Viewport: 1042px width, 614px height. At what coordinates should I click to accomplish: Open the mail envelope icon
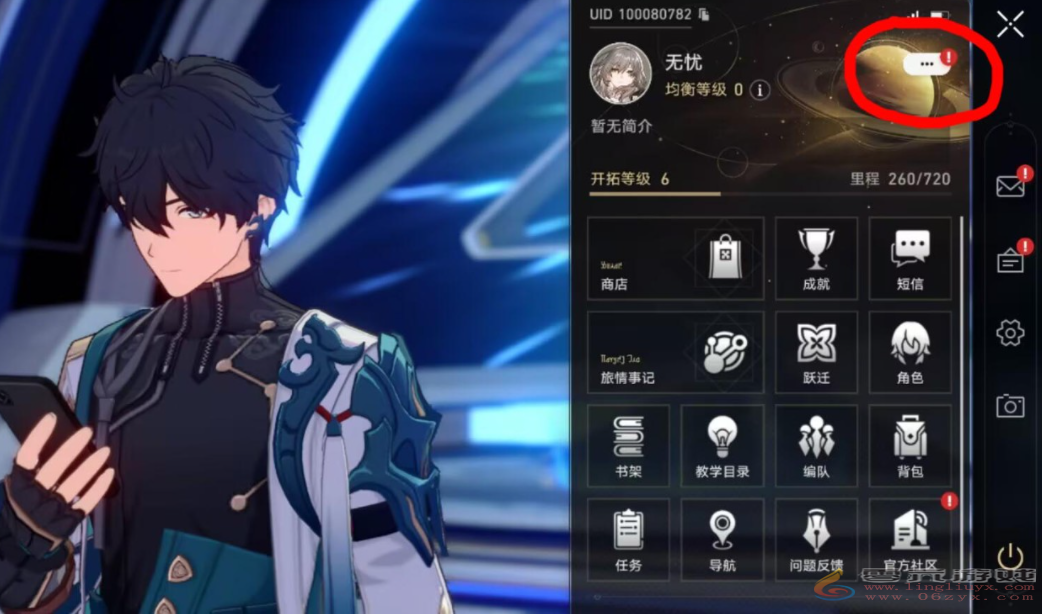[x=1010, y=186]
